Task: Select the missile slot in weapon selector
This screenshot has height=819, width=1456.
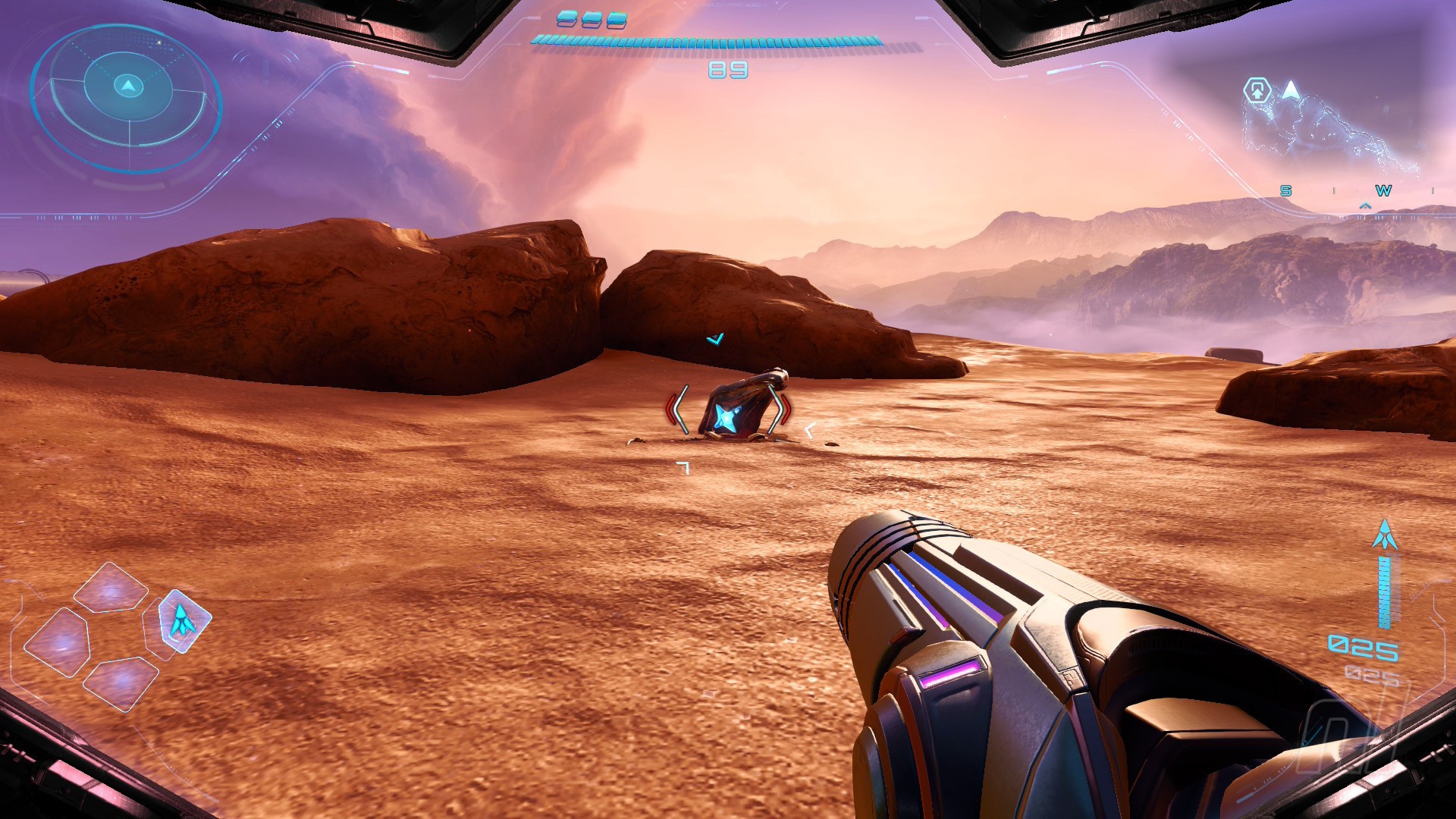Action: click(x=183, y=620)
